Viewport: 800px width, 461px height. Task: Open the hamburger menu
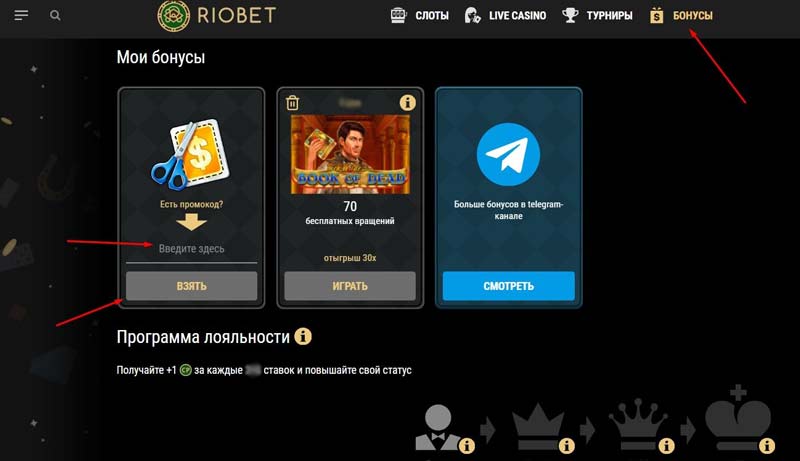[x=22, y=15]
